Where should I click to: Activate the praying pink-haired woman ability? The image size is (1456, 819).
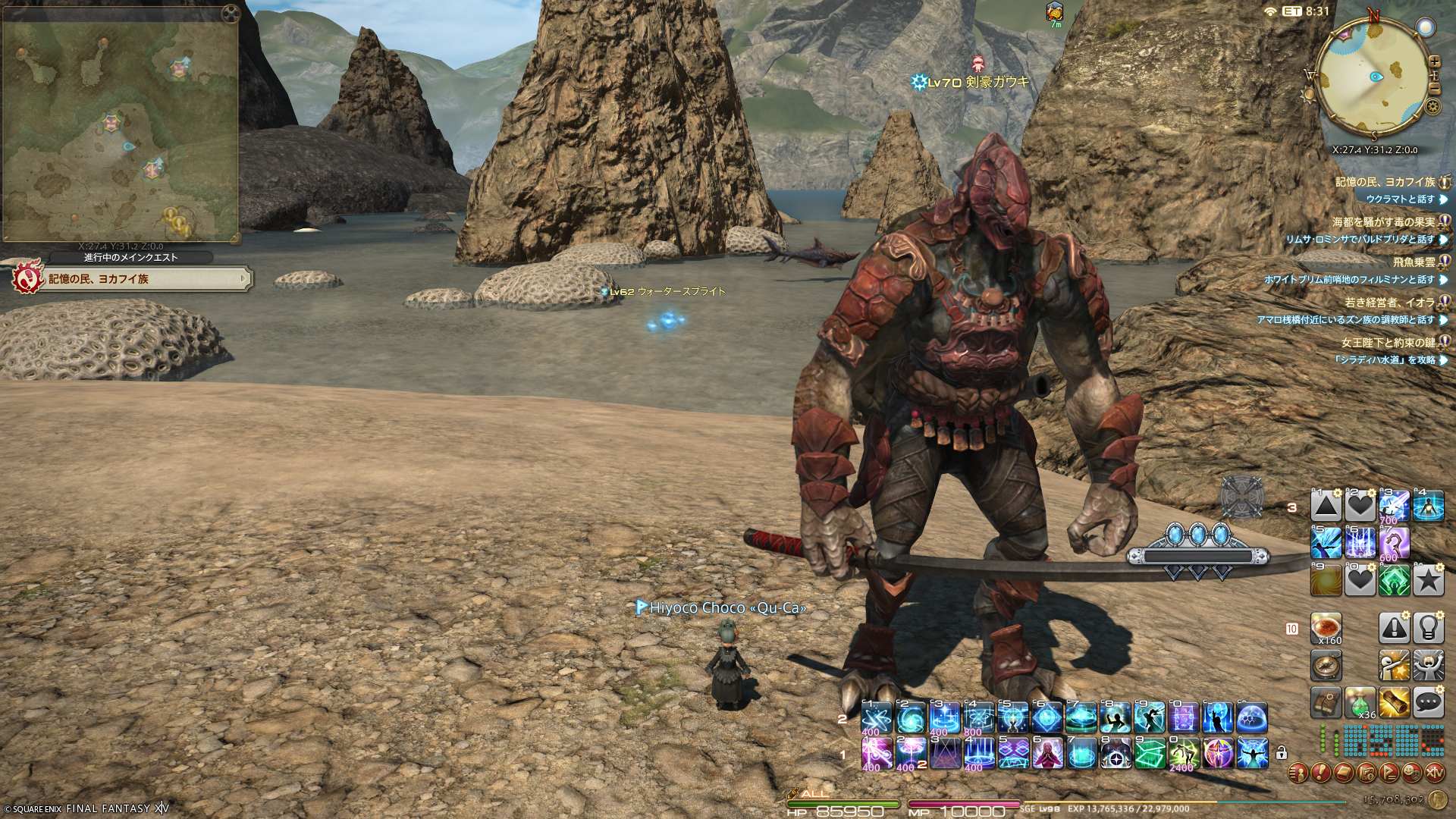tap(1047, 754)
